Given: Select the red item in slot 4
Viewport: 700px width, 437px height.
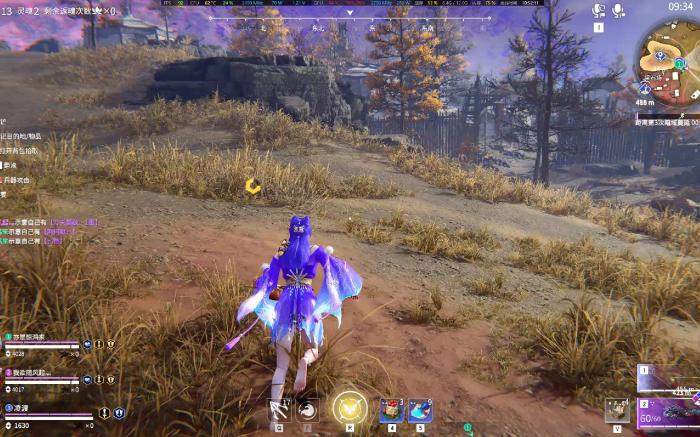Looking at the screenshot, I should click(x=391, y=410).
